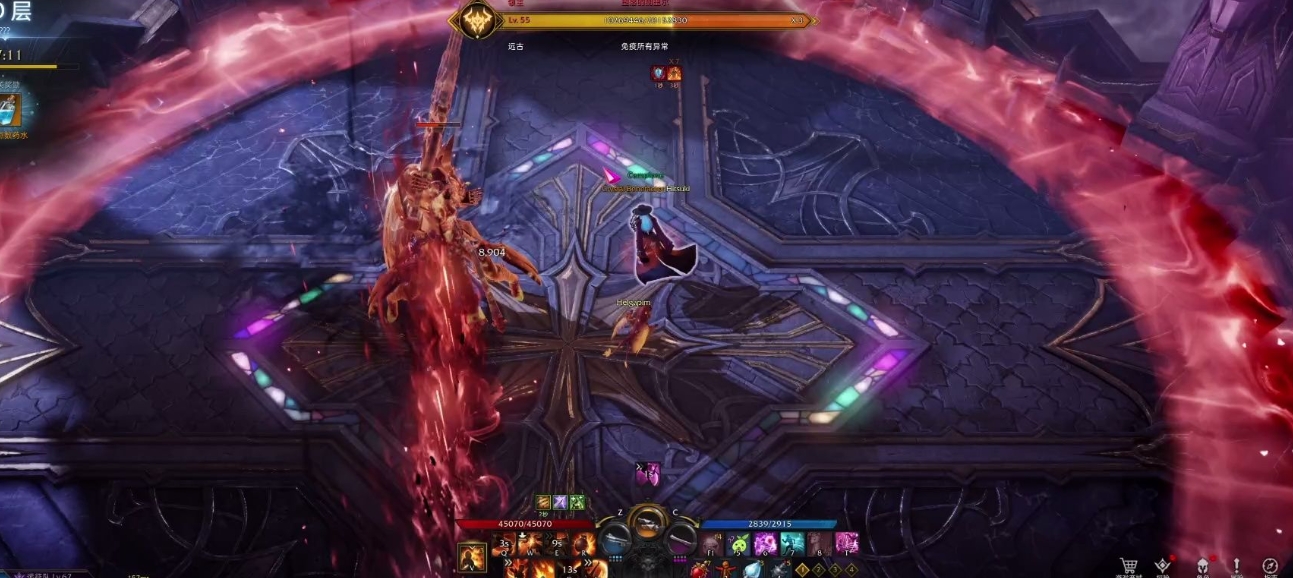Viewport: 1293px width, 578px height.
Task: Activate the V awakening skill icon
Action: pos(472,556)
